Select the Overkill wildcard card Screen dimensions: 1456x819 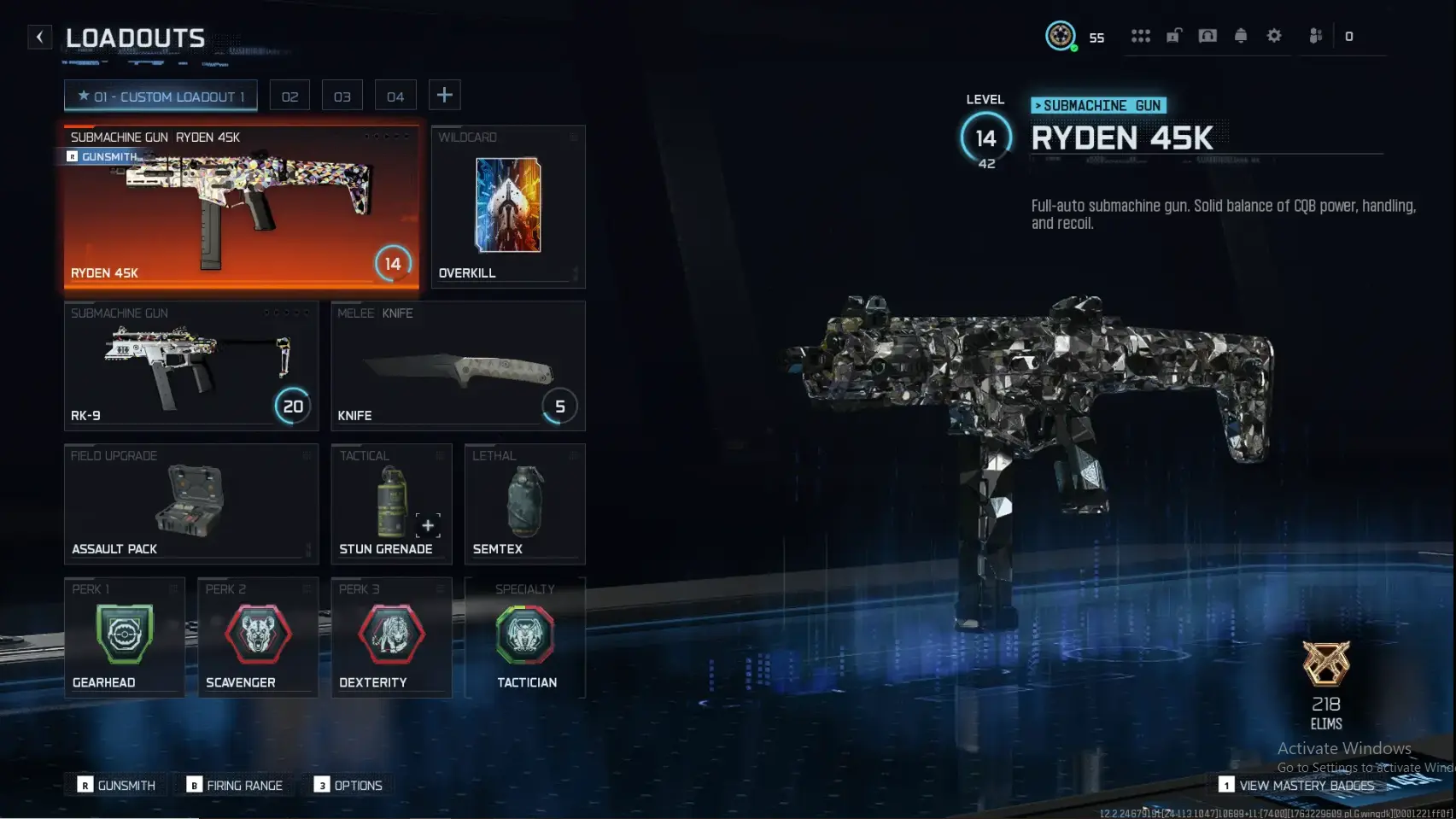pyautogui.click(x=507, y=205)
